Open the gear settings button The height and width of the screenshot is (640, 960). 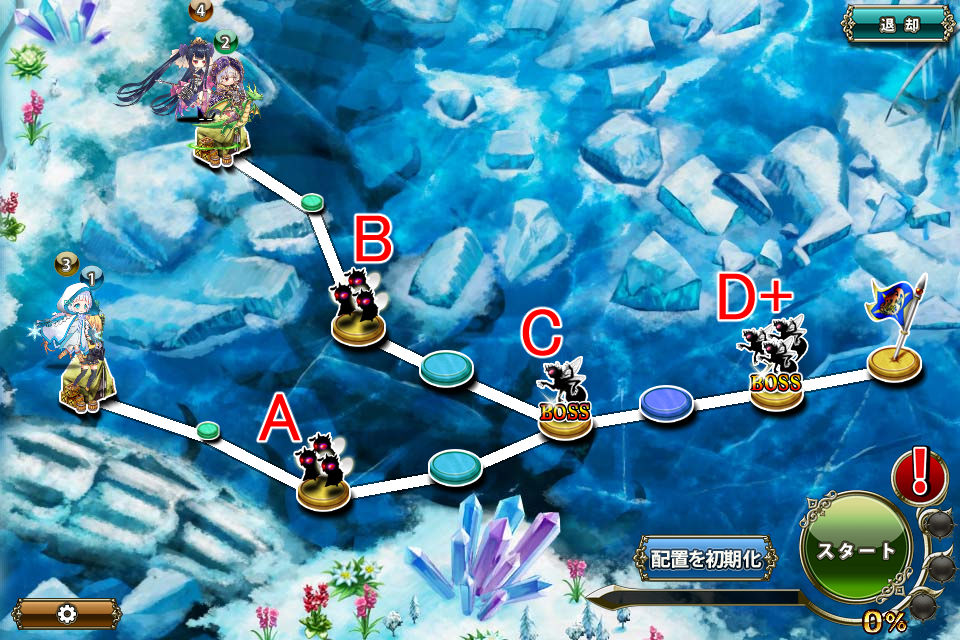[x=68, y=614]
